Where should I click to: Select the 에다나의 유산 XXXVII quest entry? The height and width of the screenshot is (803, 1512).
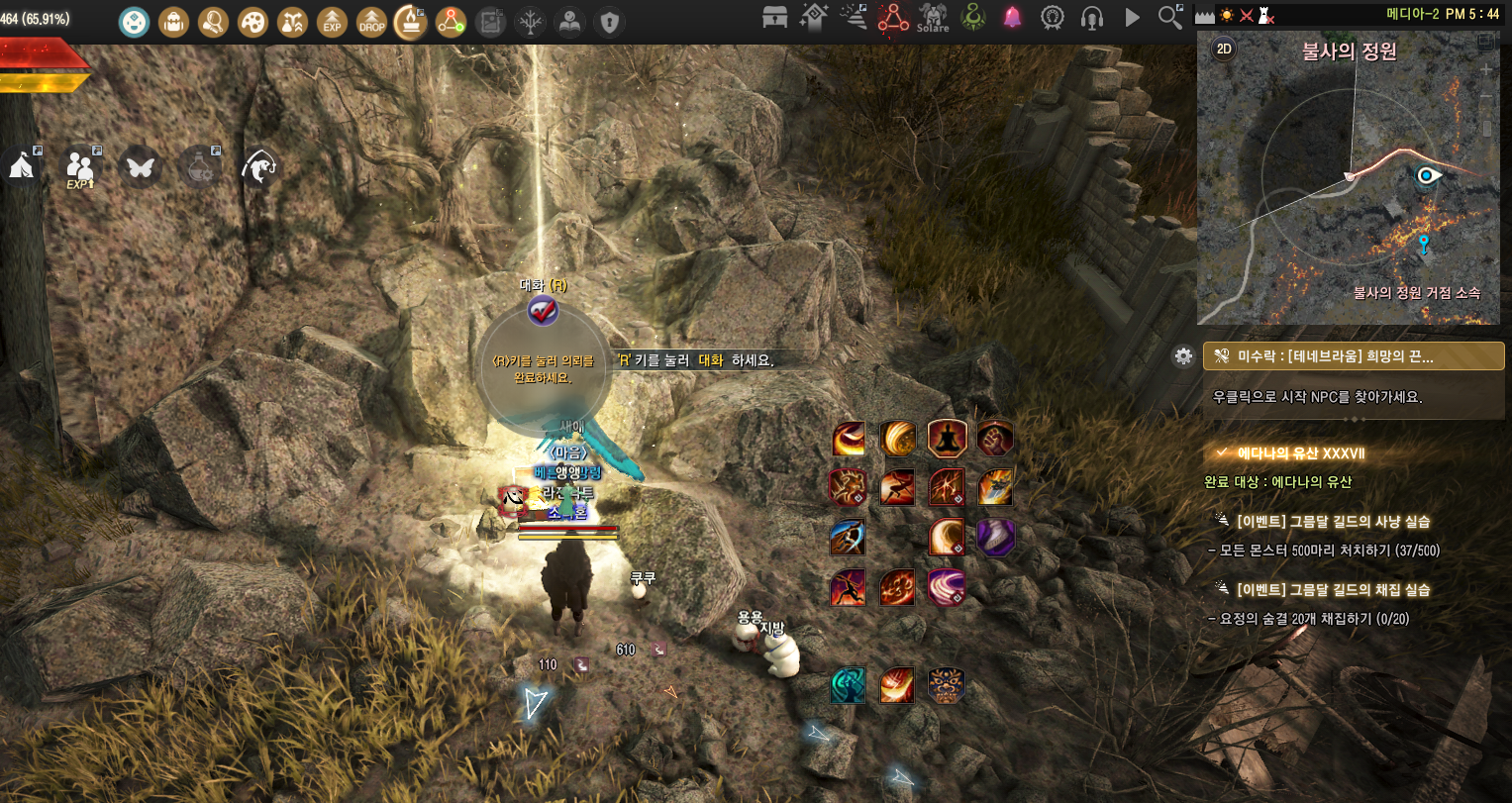[1301, 453]
